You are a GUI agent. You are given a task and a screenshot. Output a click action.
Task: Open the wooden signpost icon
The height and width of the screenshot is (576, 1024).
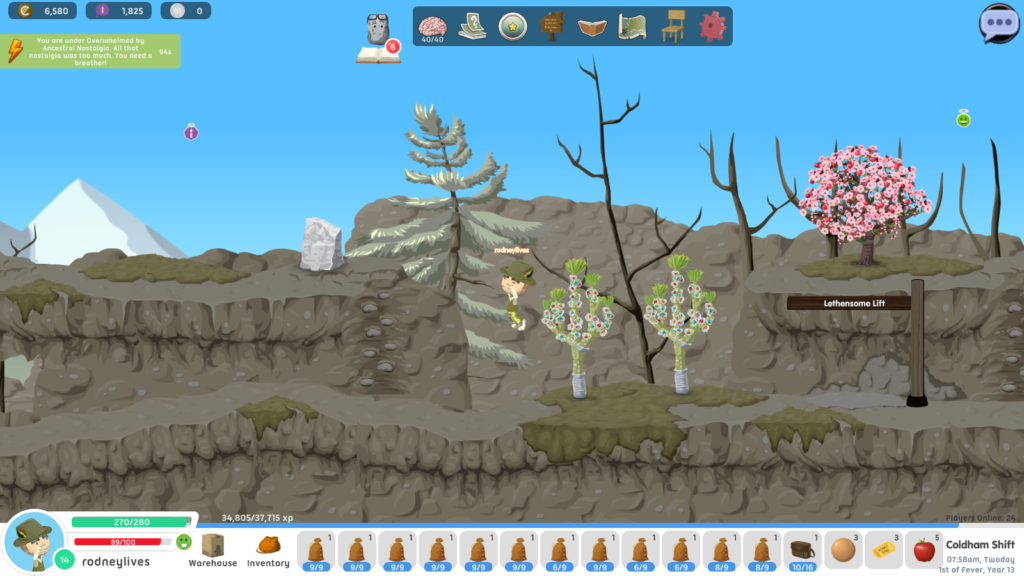point(552,27)
